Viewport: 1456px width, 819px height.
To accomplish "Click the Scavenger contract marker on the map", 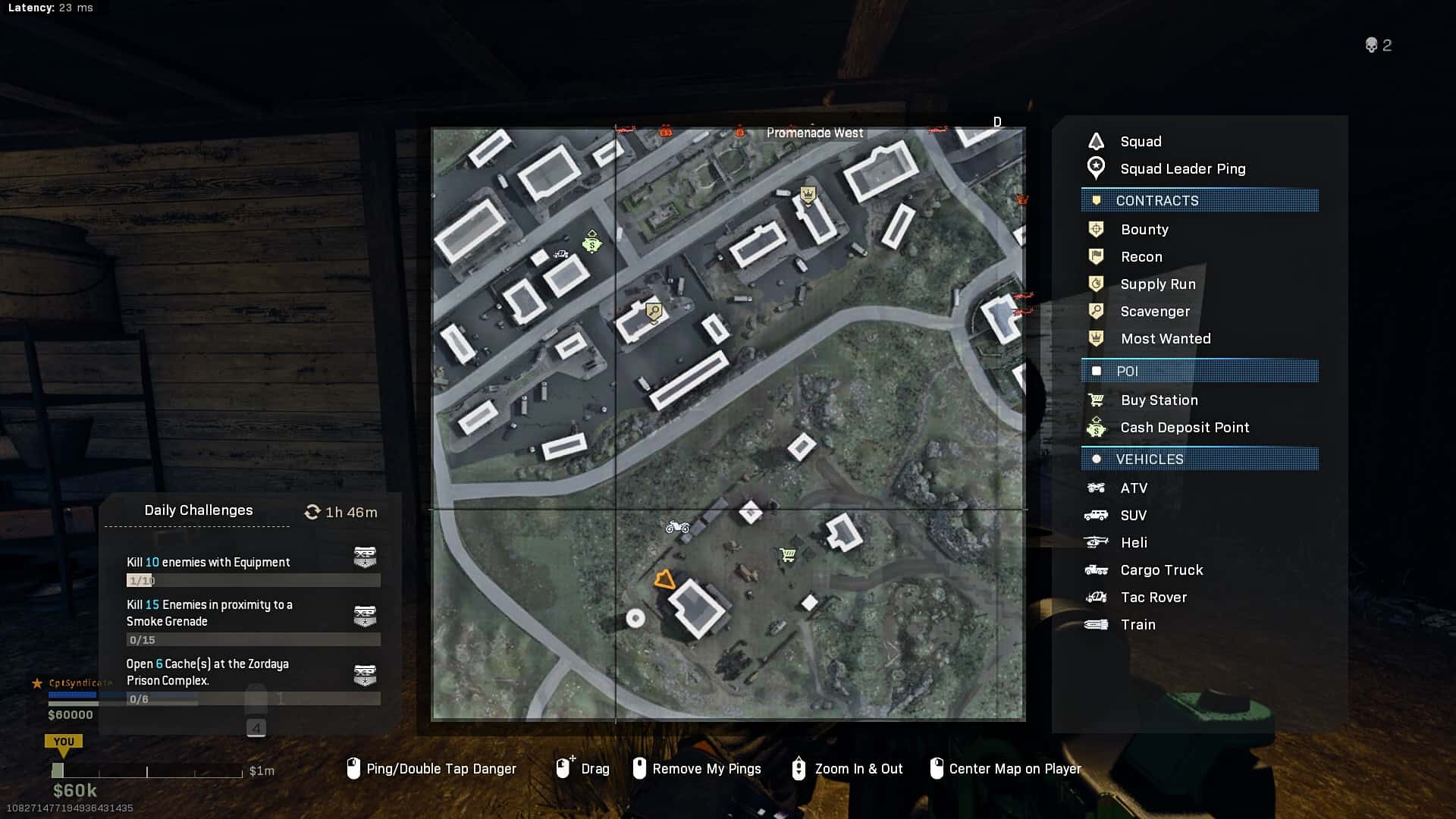I will pyautogui.click(x=654, y=311).
